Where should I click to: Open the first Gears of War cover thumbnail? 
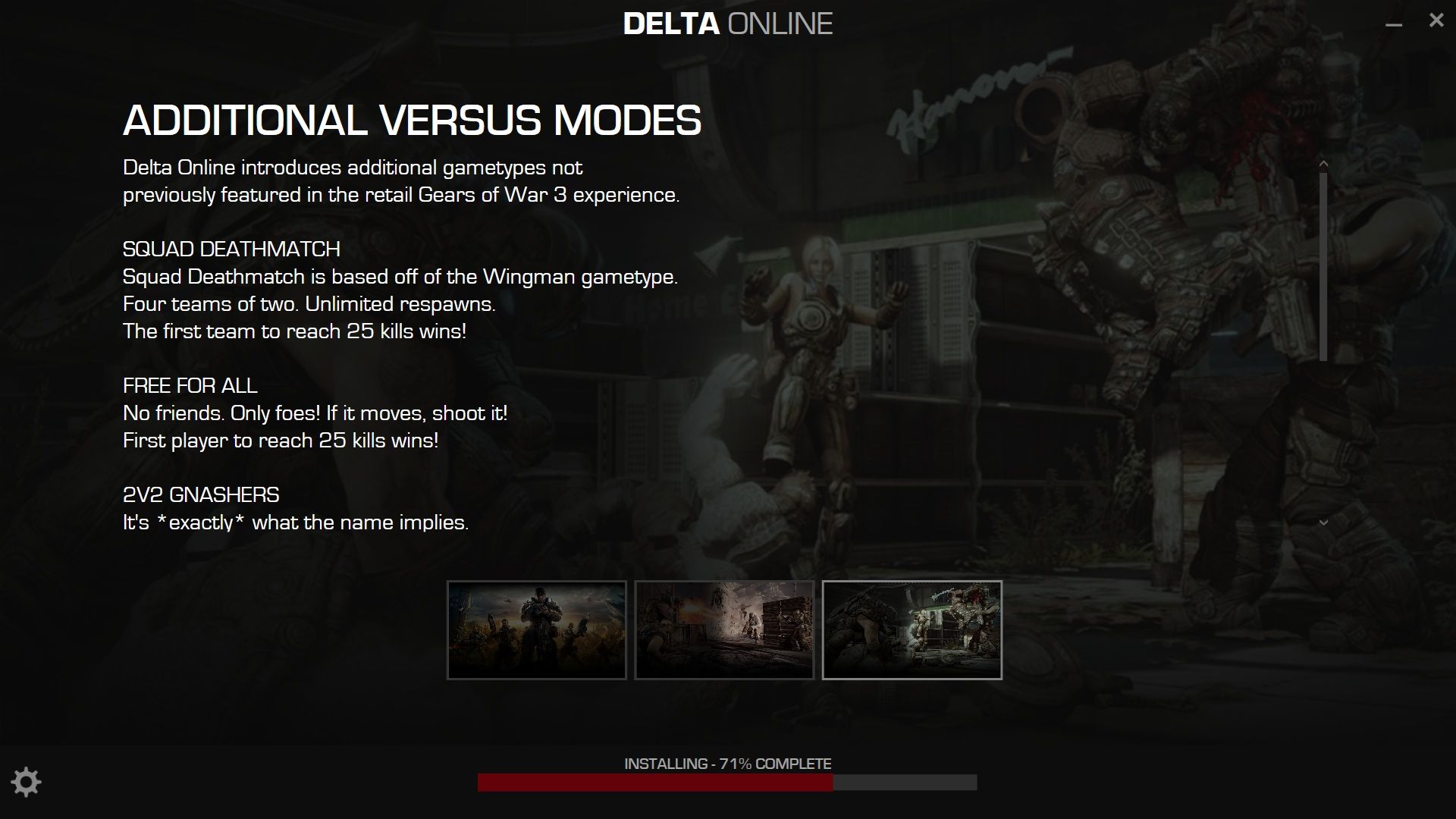(537, 629)
